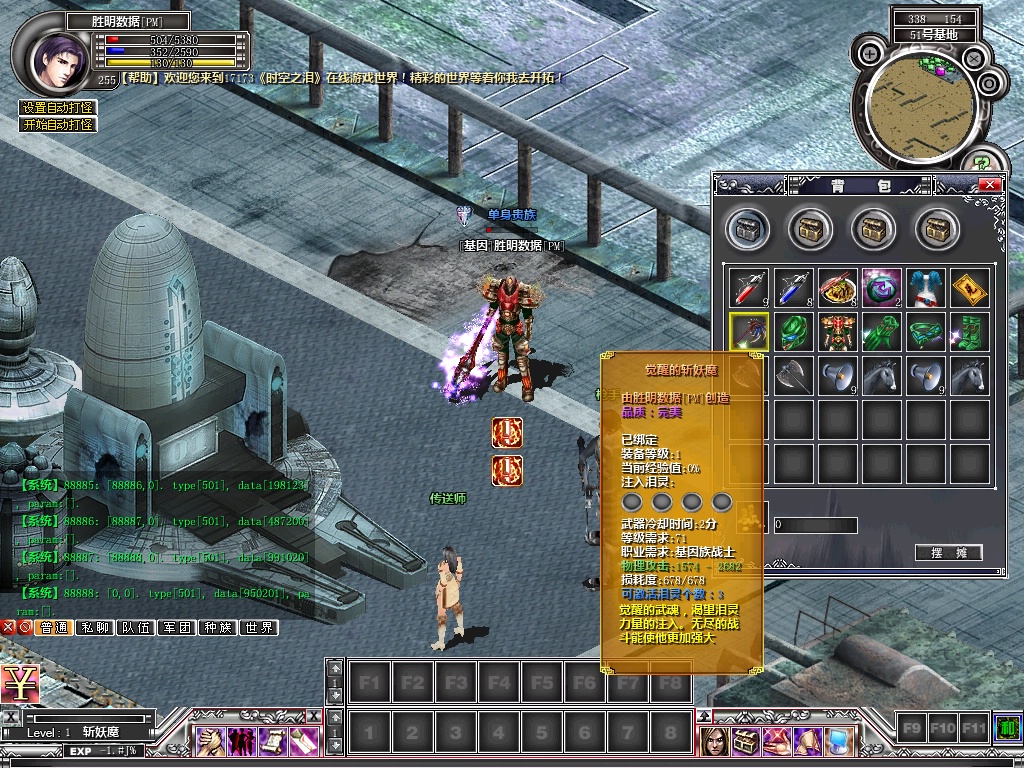Click the handshake trade icon
Image resolution: width=1024 pixels, height=768 pixels.
click(x=209, y=741)
